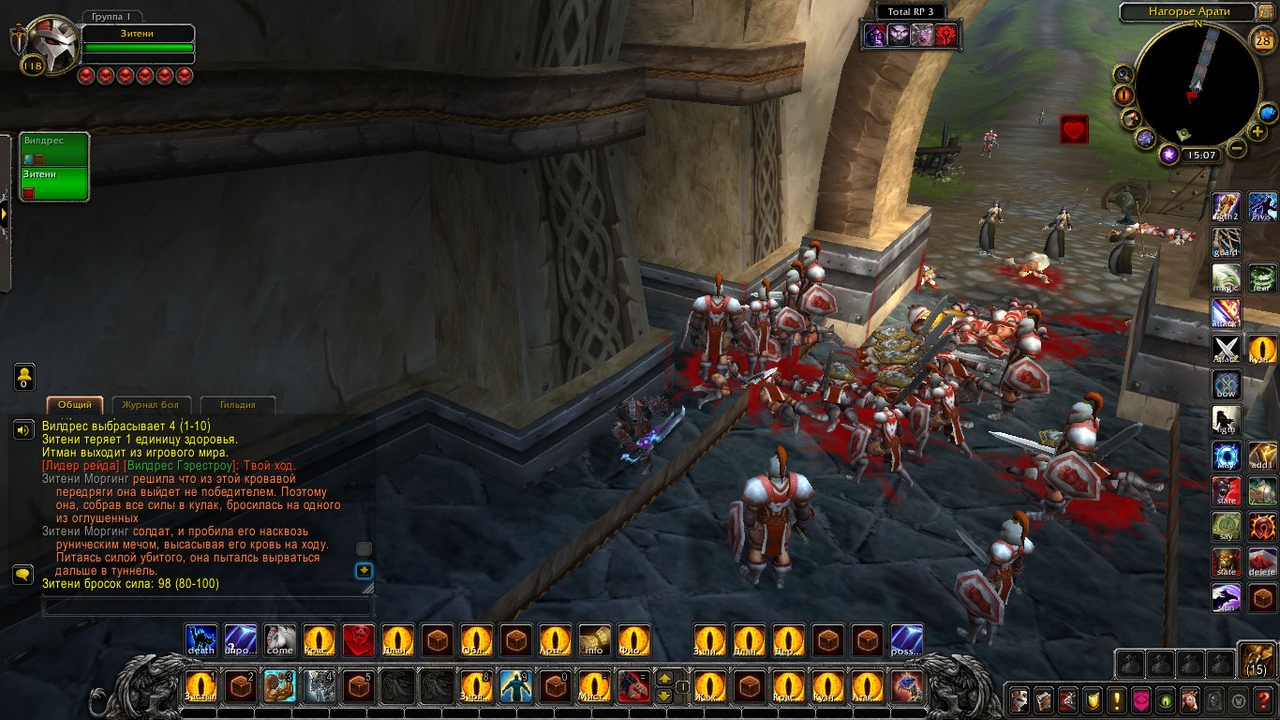Activate the red skull action button

pyautogui.click(x=359, y=640)
